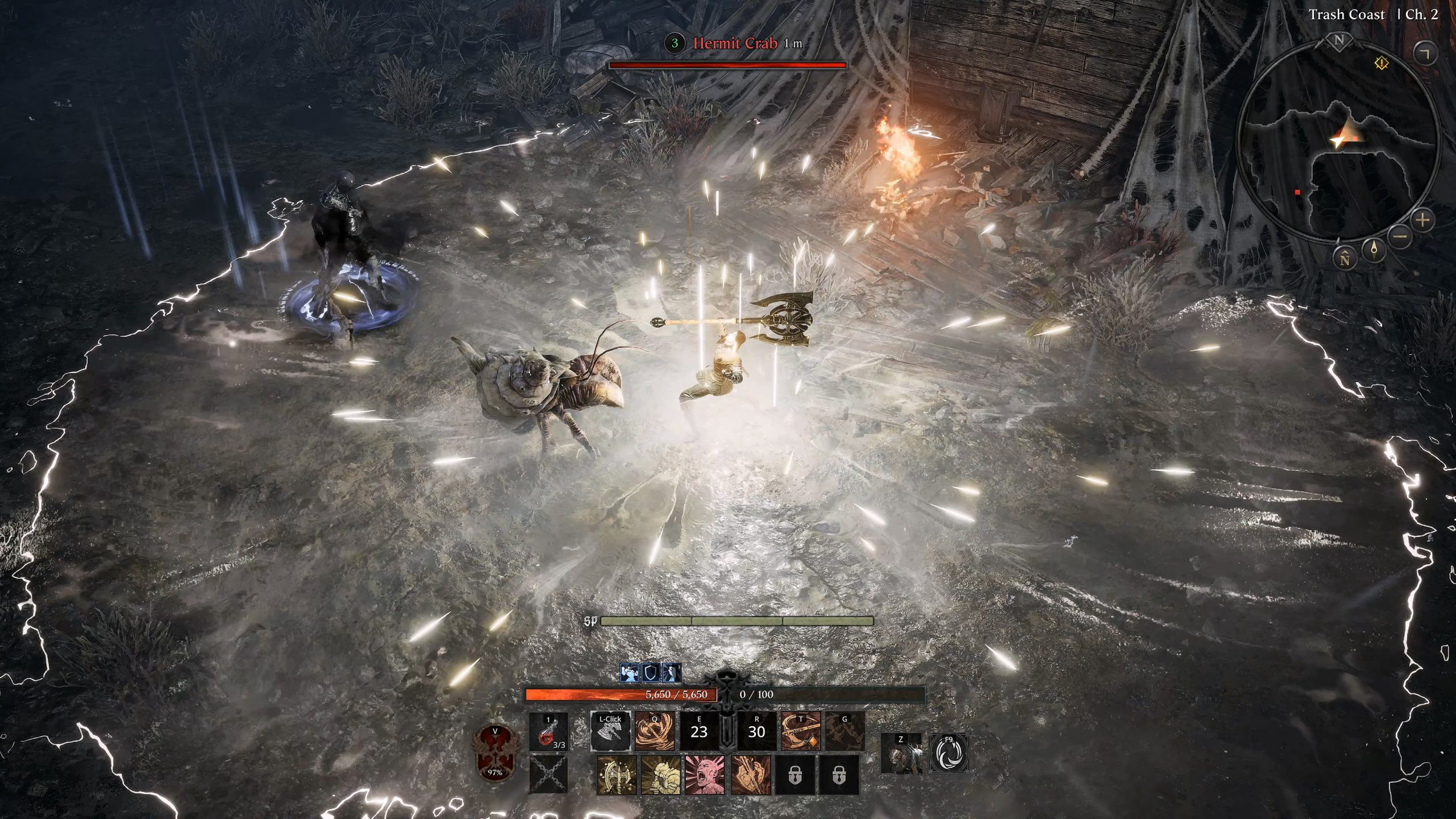Expand the minimap with the corner button
Image resolution: width=1456 pixels, height=819 pixels.
click(x=1425, y=54)
